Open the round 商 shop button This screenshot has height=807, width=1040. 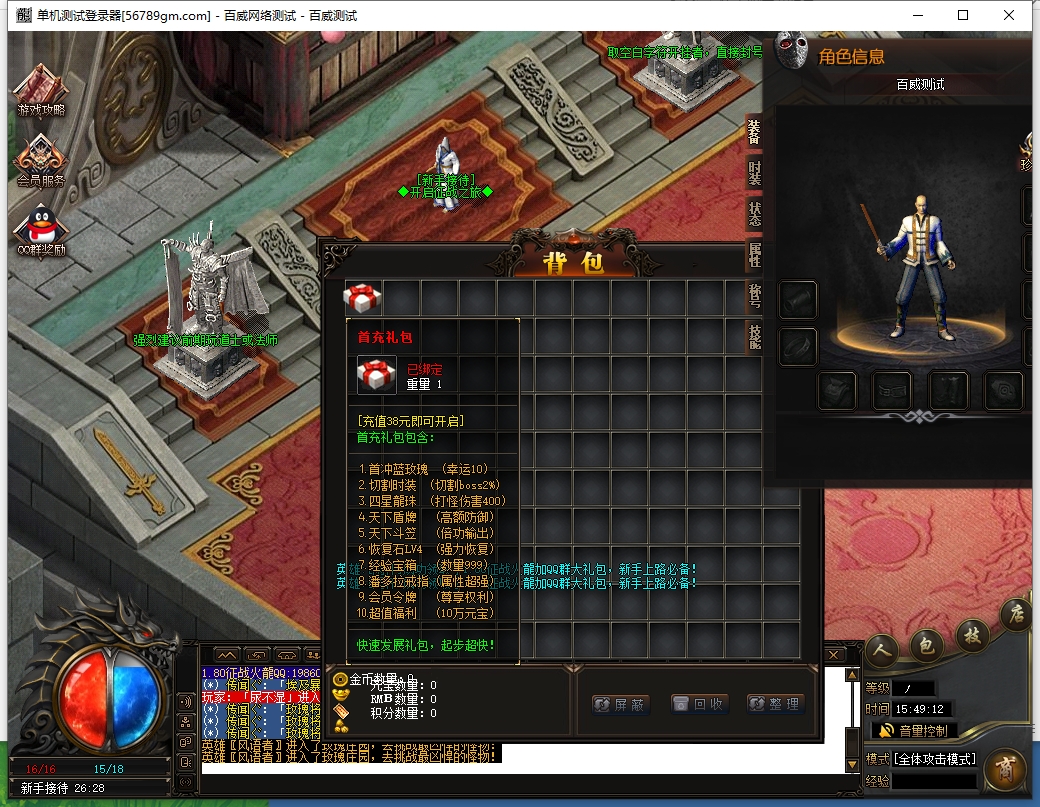1004,769
